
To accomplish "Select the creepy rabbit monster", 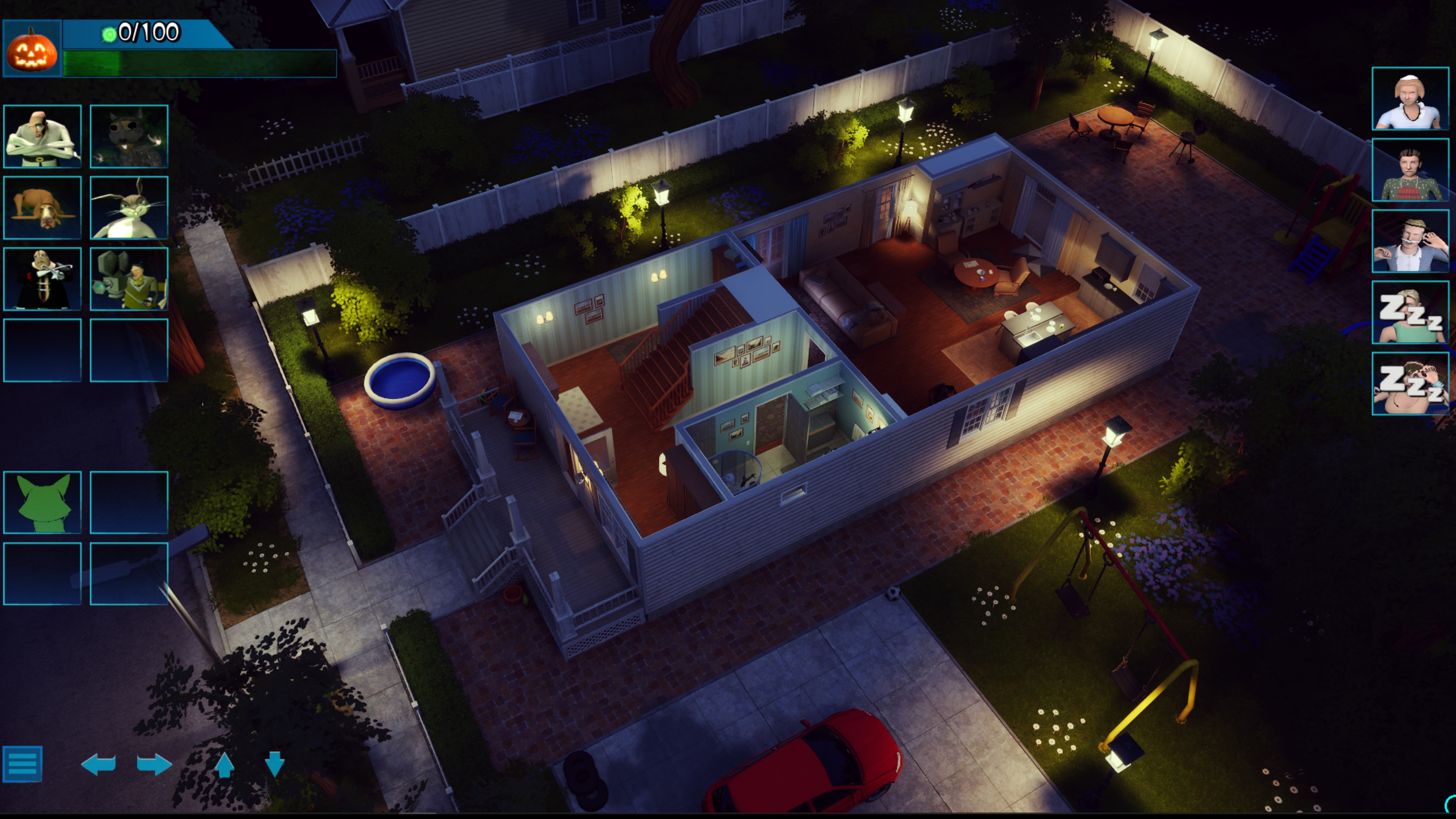I will pos(129,208).
